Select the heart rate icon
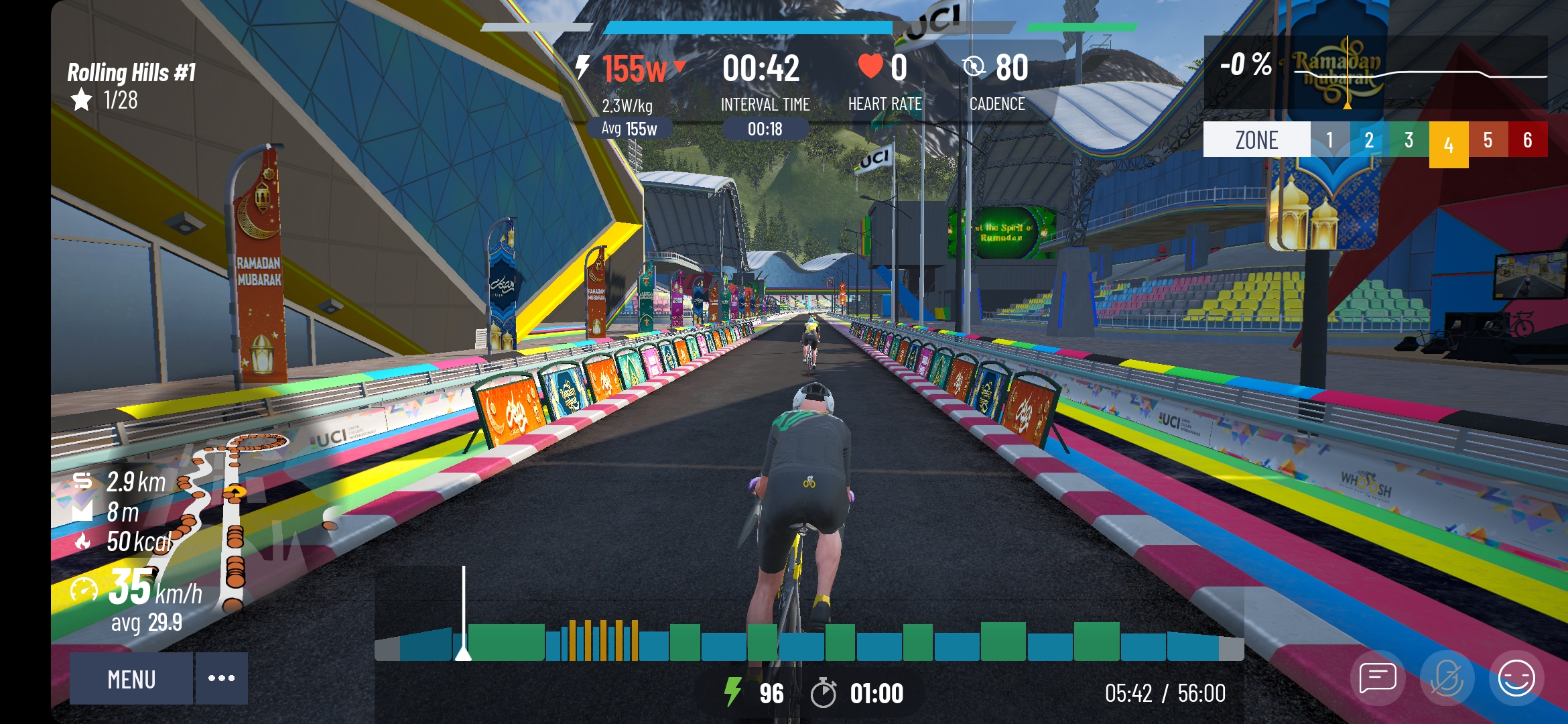The width and height of the screenshot is (1568, 724). point(868,66)
